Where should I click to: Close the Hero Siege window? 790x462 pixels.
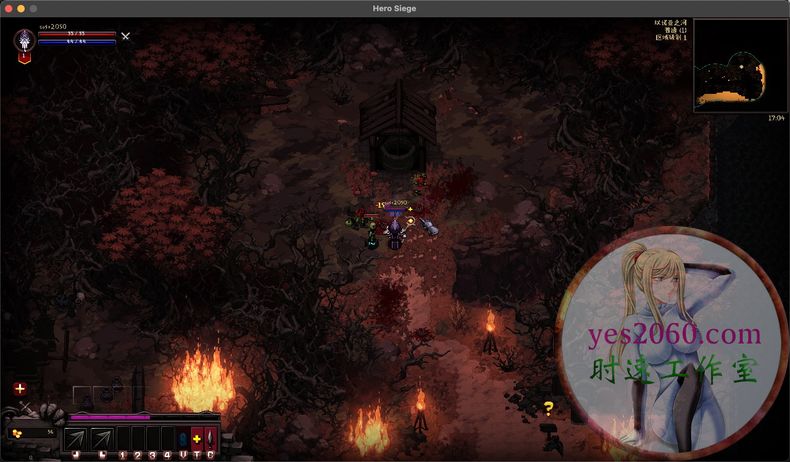(x=7, y=8)
